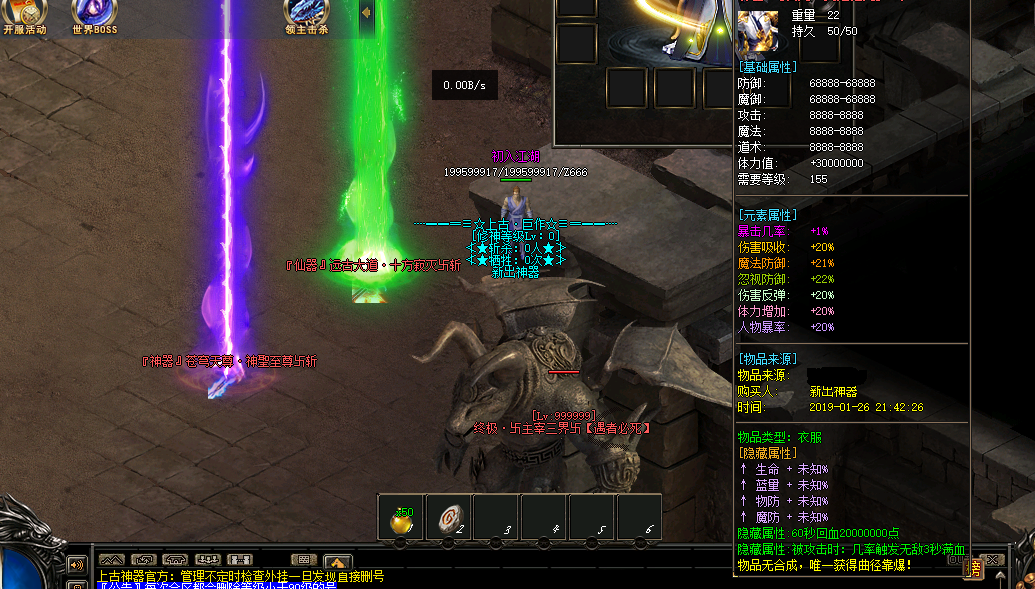Open the keyboard icon button above chat
This screenshot has height=589, width=1035.
pyautogui.click(x=304, y=559)
